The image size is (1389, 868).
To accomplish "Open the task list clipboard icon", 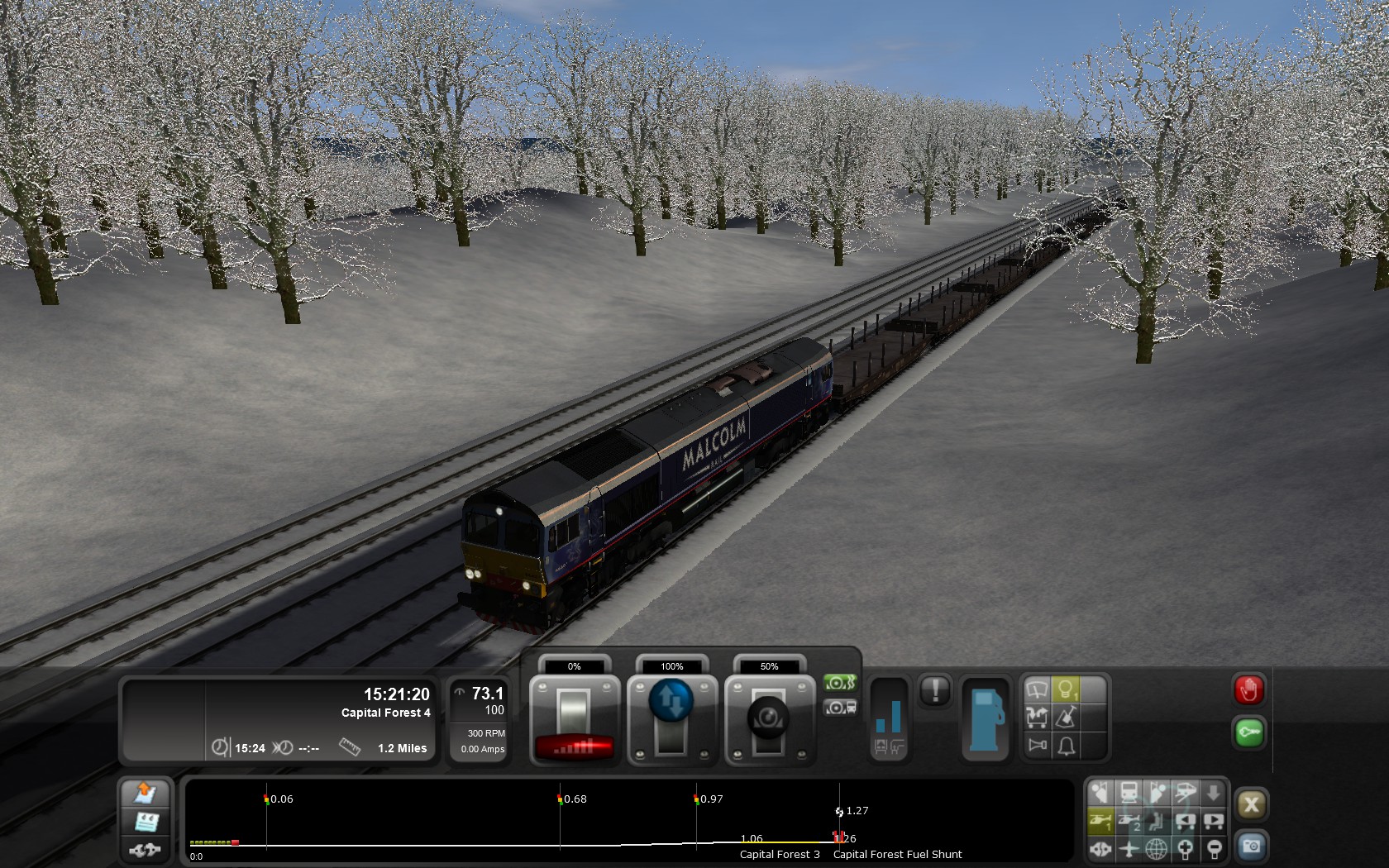I will click(x=146, y=822).
